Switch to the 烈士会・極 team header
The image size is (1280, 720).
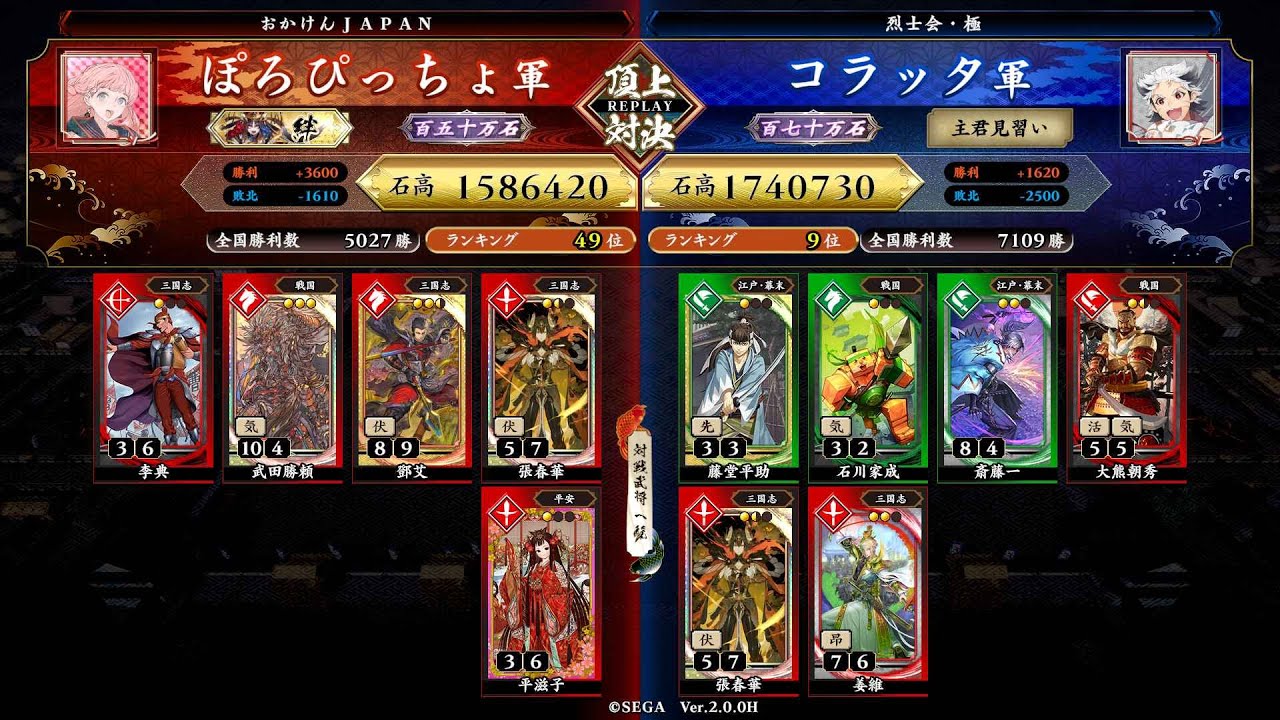pos(937,18)
